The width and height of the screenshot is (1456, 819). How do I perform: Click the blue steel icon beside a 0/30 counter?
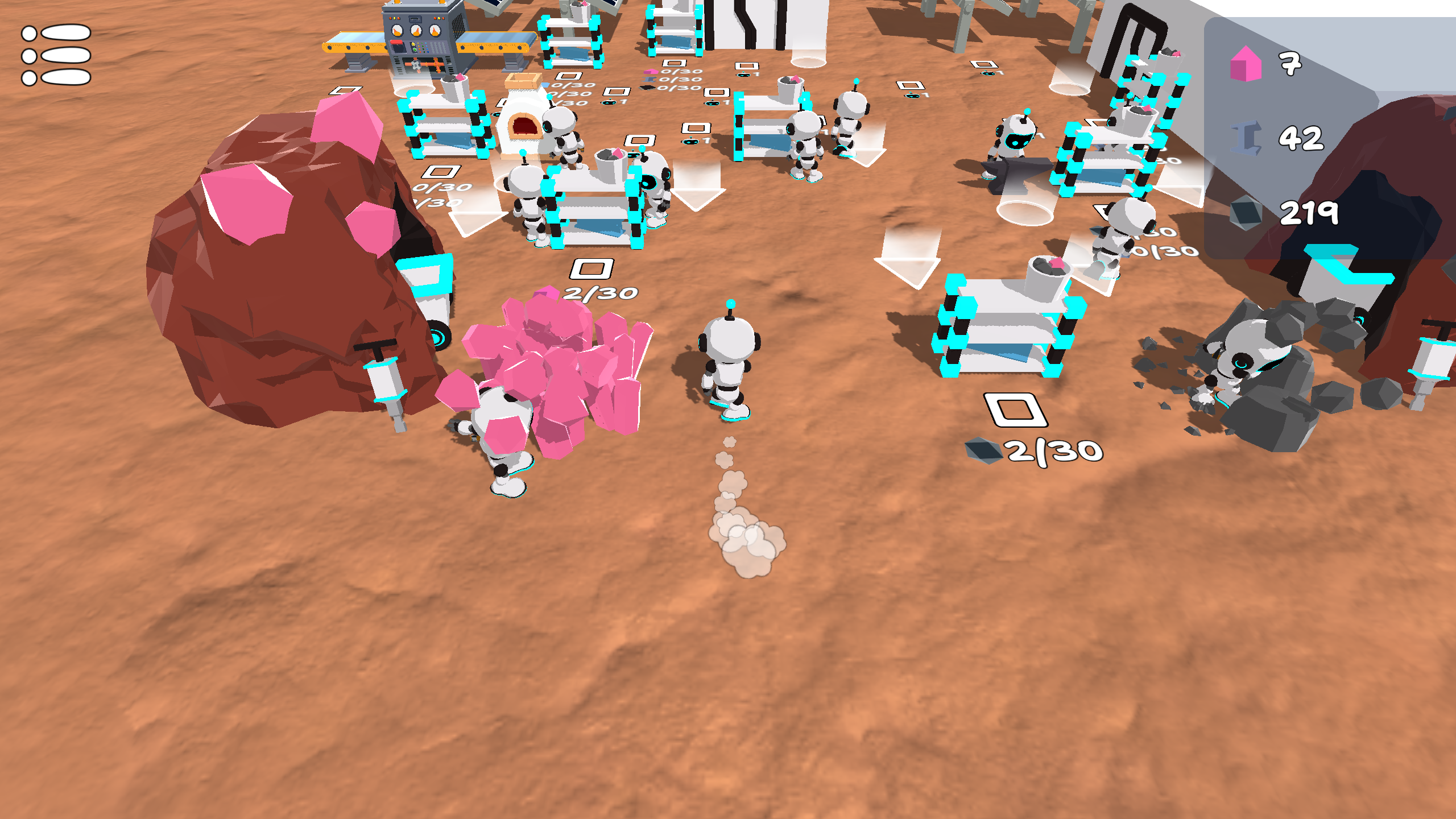[x=648, y=80]
